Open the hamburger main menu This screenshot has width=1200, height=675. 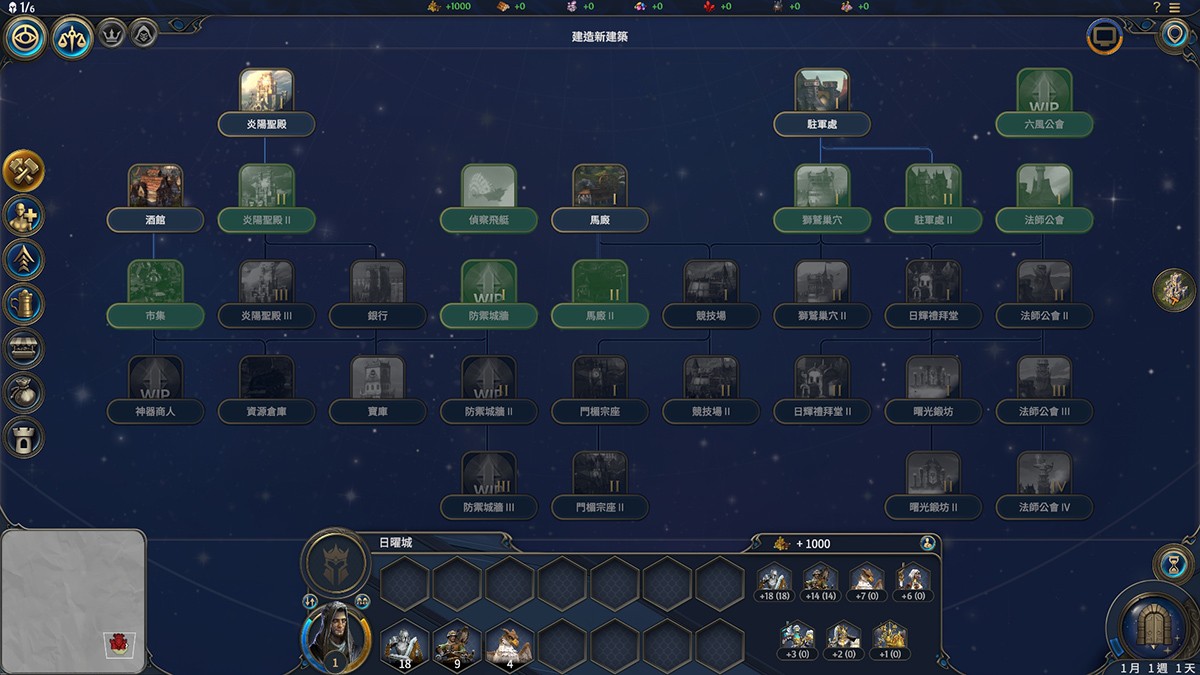pos(1174,7)
